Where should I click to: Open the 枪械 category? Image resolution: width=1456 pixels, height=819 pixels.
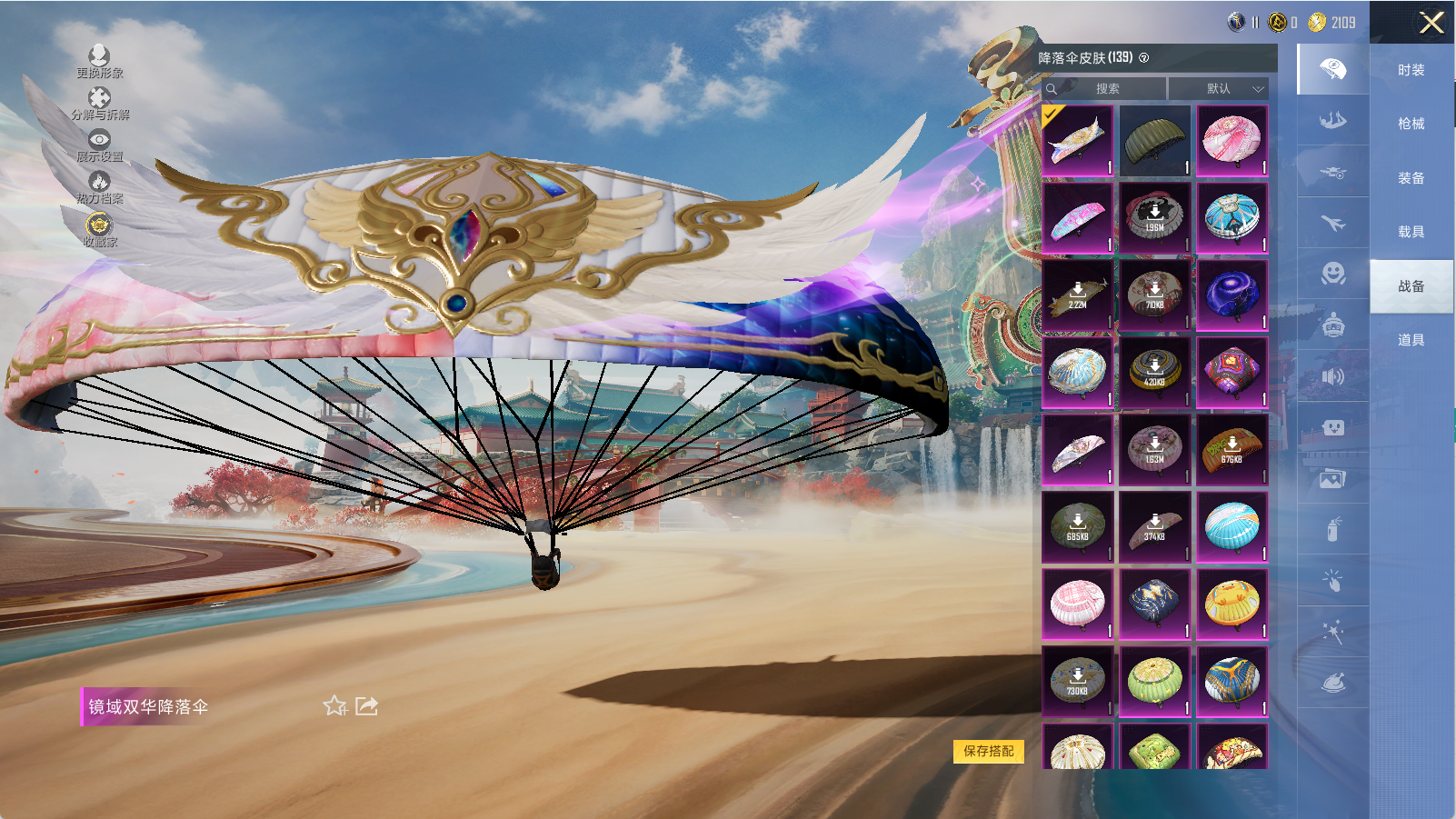point(1411,124)
